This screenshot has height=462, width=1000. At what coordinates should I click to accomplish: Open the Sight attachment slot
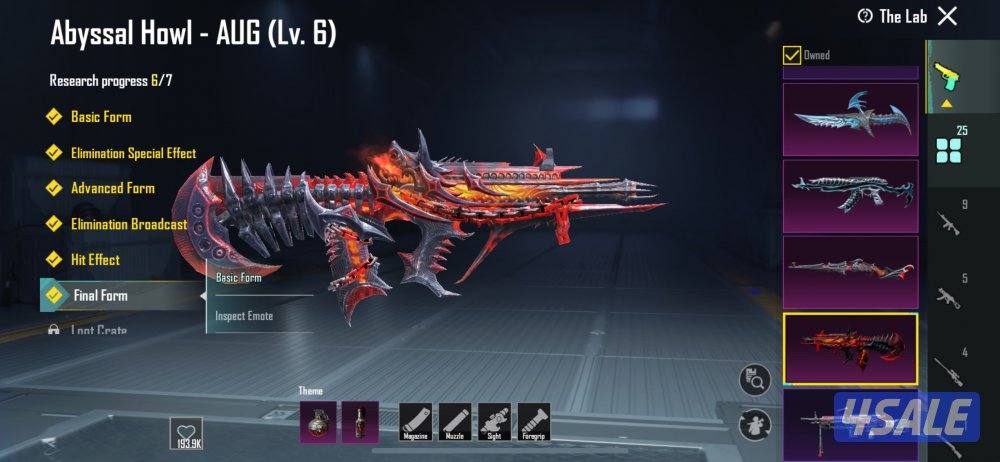pos(494,421)
